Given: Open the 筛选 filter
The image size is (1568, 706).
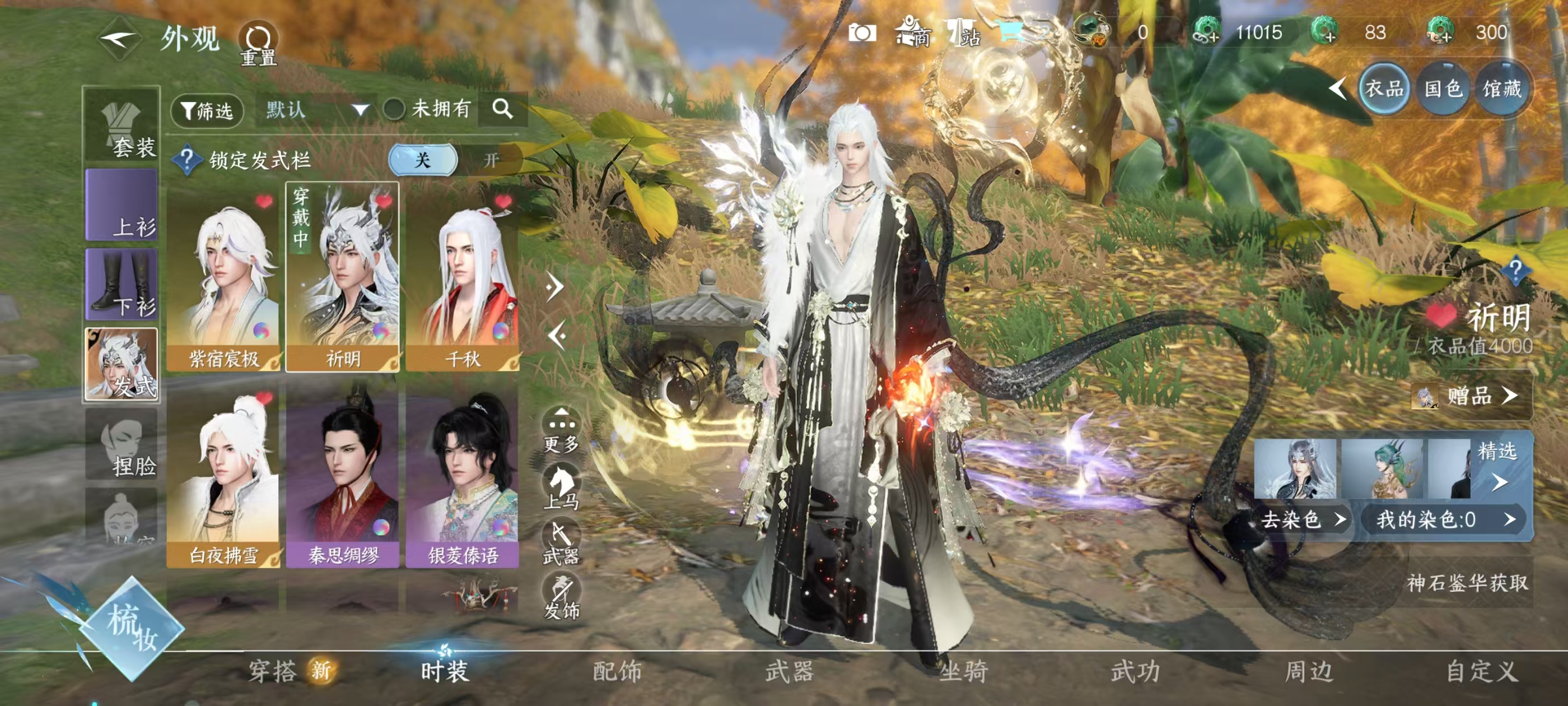Looking at the screenshot, I should pyautogui.click(x=207, y=111).
